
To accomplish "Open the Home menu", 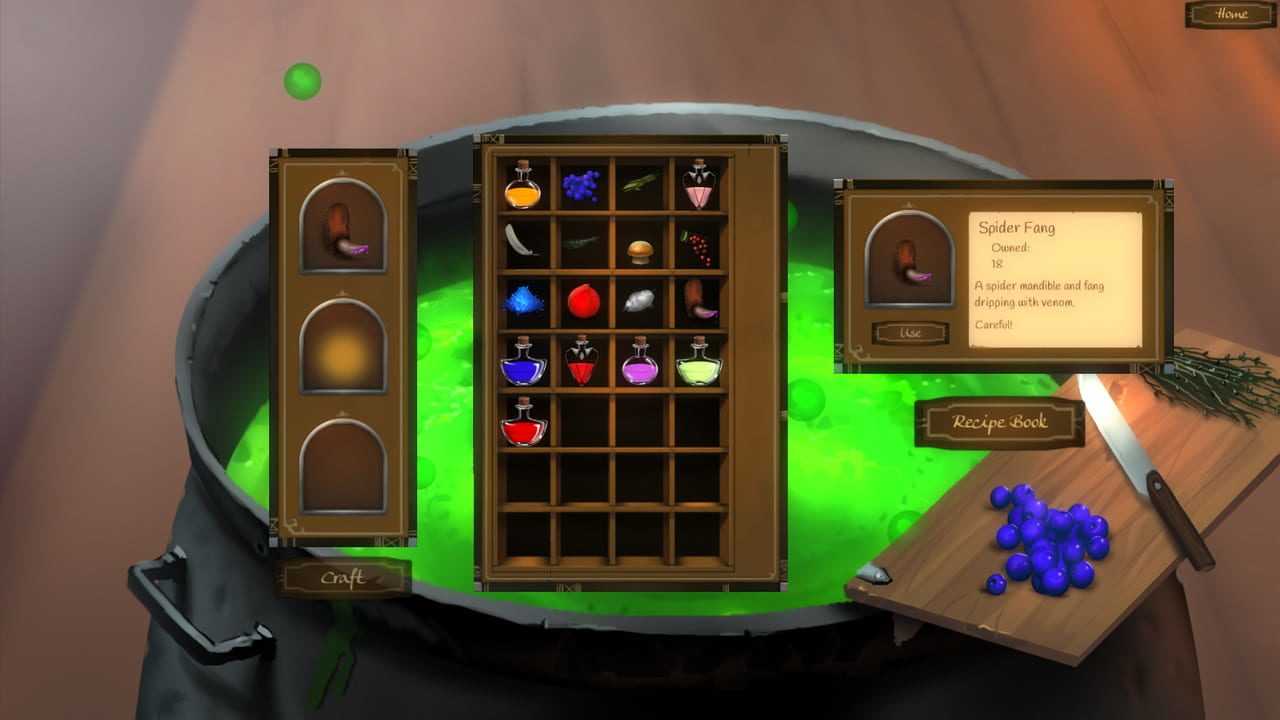I will [1231, 14].
